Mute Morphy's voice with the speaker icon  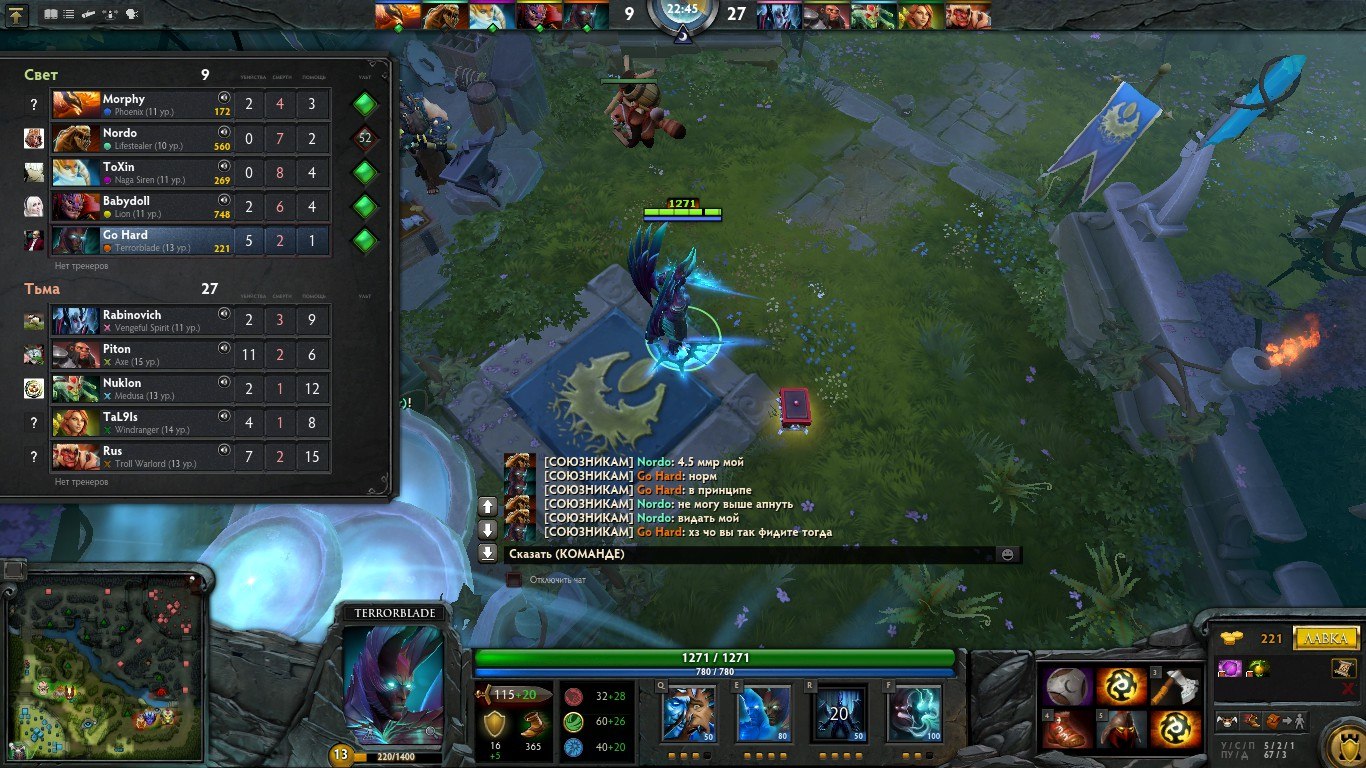coord(224,98)
